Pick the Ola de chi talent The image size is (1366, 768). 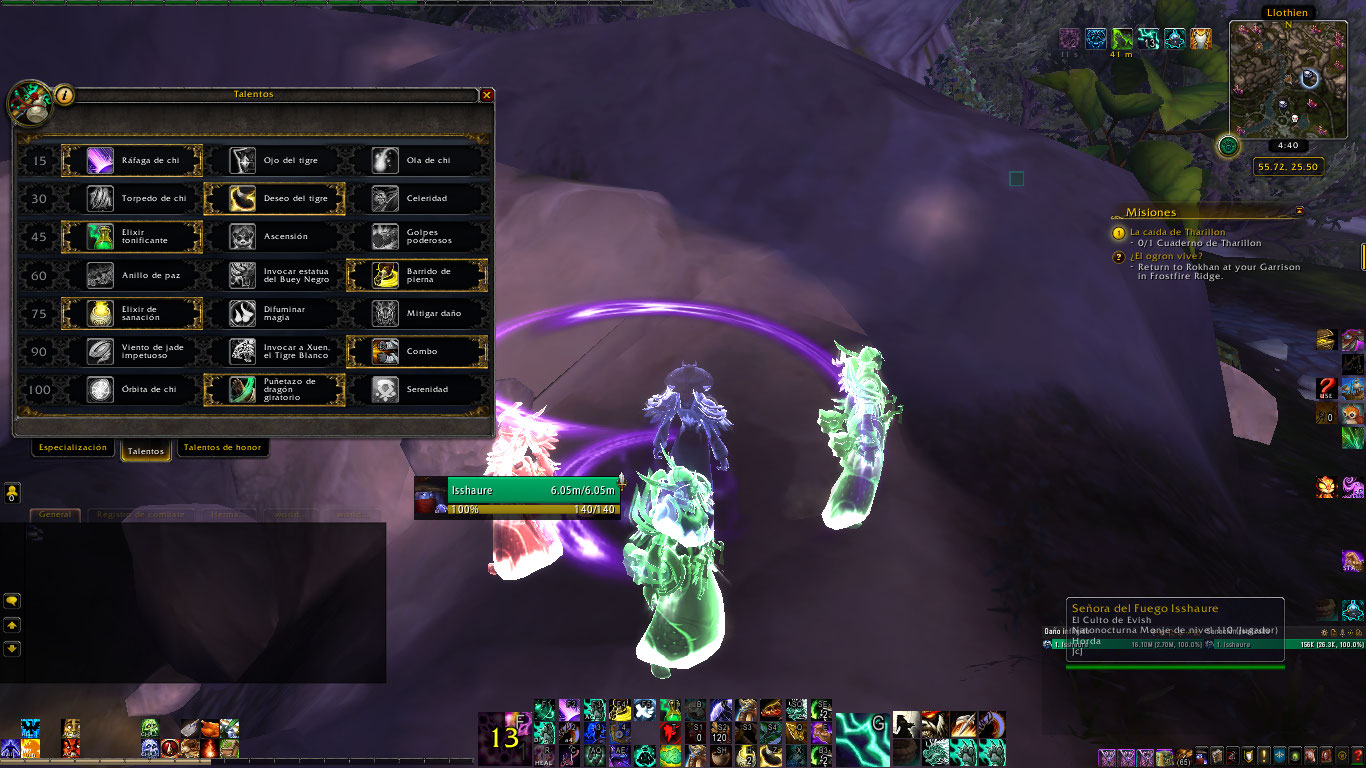416,161
